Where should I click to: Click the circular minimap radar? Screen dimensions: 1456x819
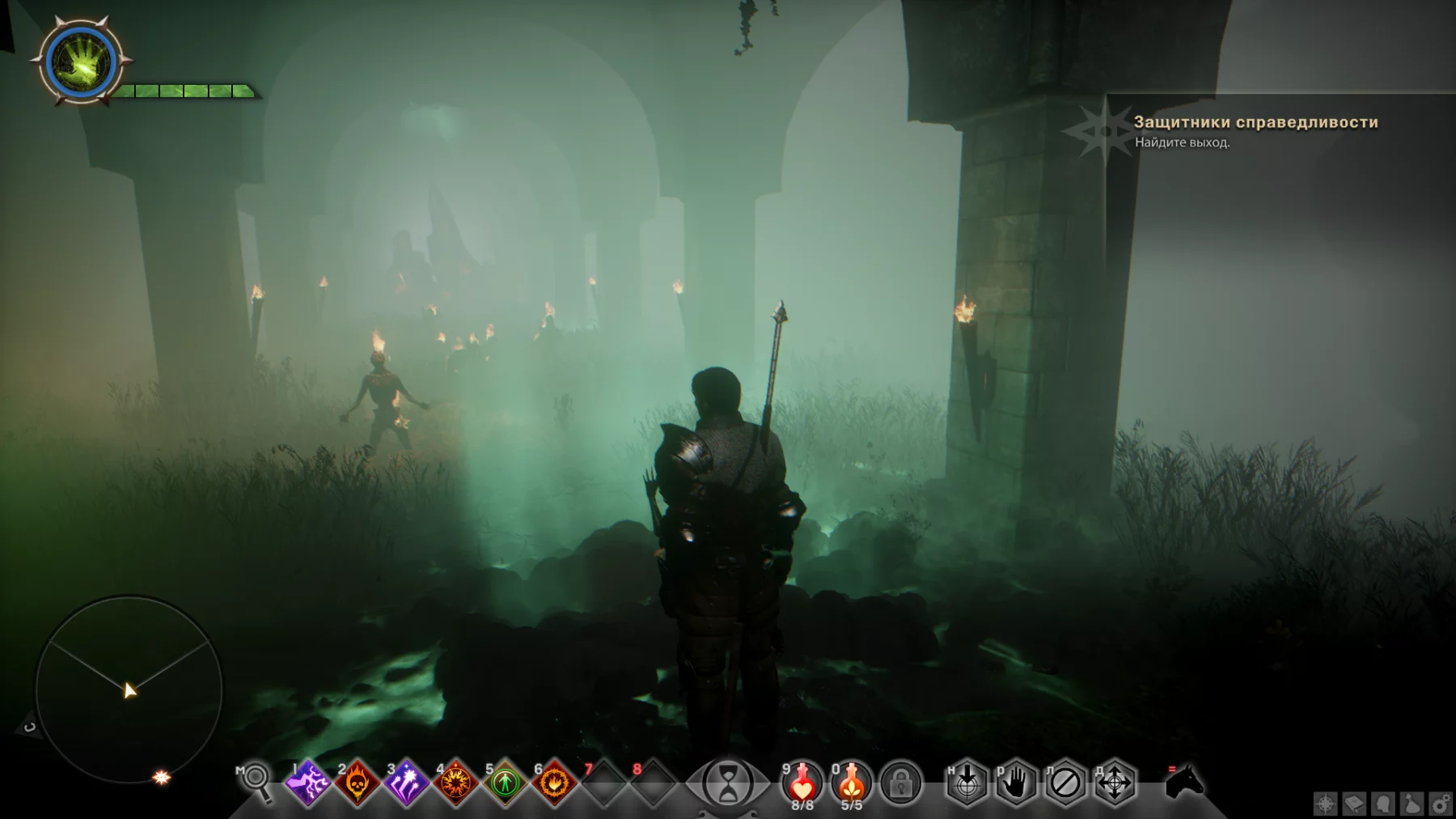(x=129, y=690)
